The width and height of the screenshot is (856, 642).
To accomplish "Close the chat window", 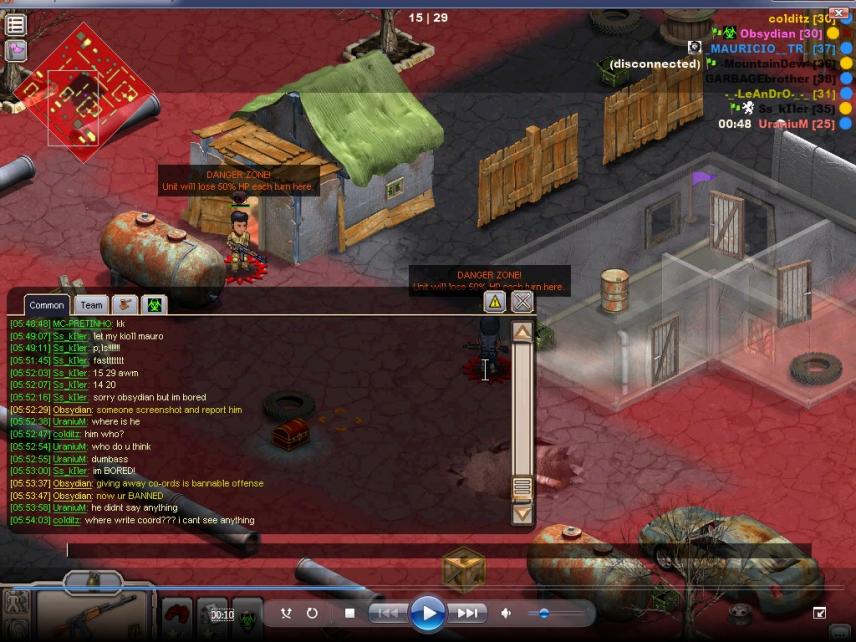I will pyautogui.click(x=522, y=301).
